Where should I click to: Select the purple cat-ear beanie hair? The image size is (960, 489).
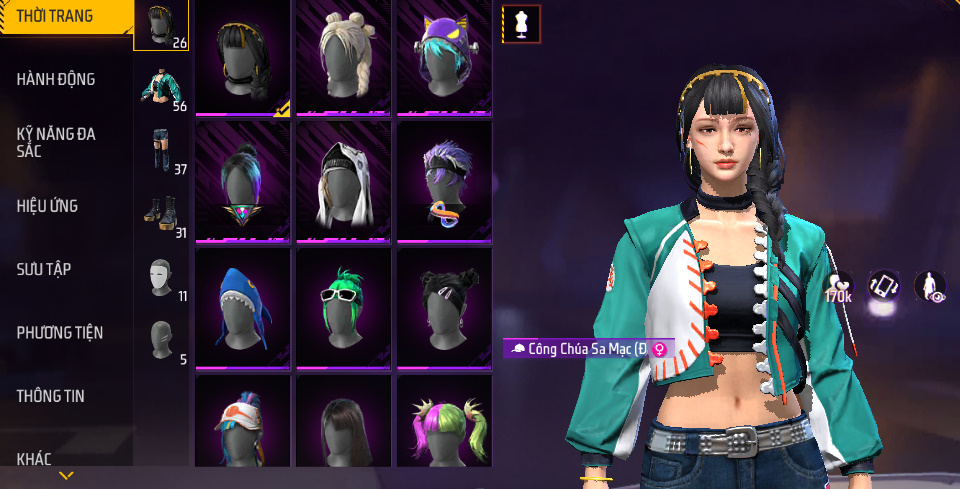pos(444,56)
